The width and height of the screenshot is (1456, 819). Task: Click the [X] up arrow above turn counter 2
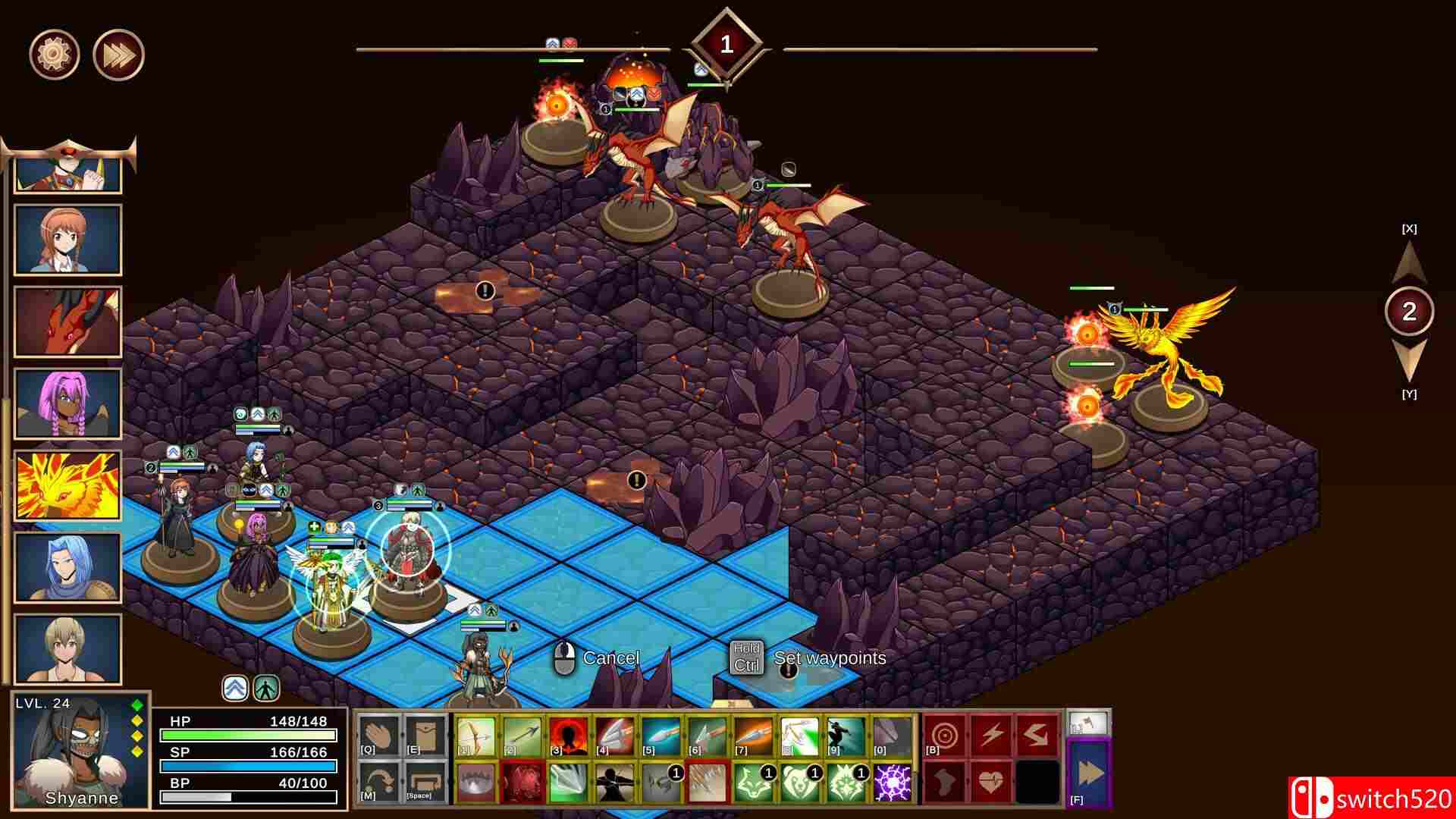pyautogui.click(x=1409, y=262)
